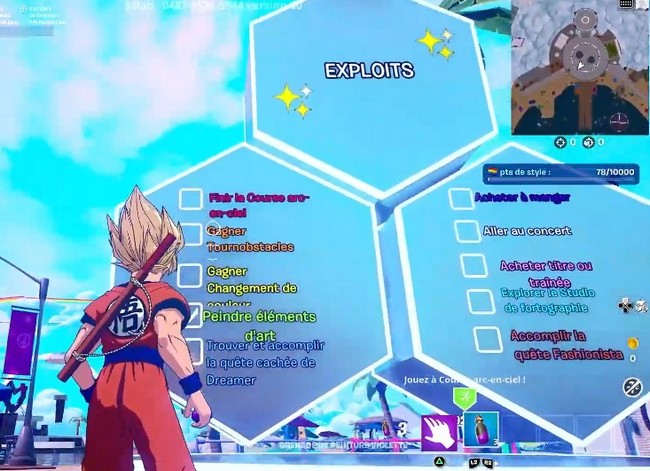Select the white hand hotbar slot
650x471 pixels.
[438, 431]
